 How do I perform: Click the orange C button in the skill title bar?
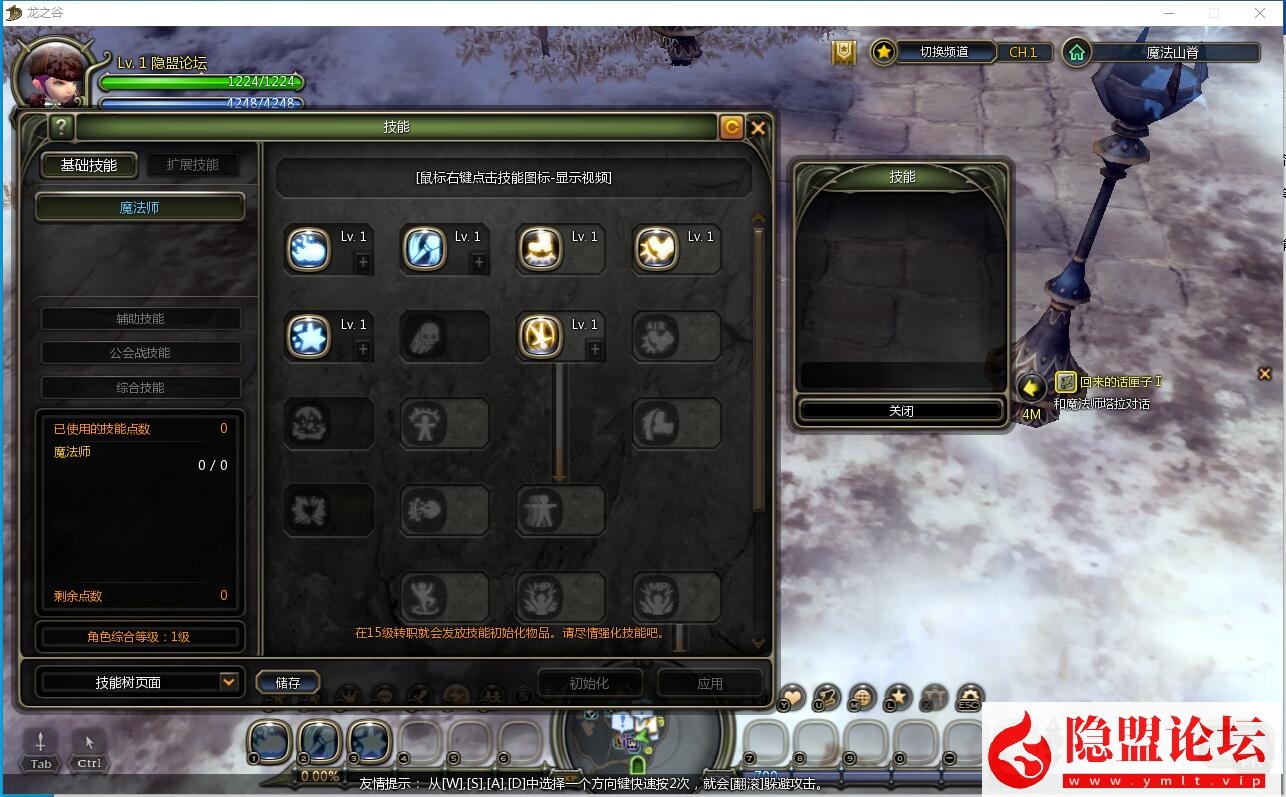tap(731, 127)
